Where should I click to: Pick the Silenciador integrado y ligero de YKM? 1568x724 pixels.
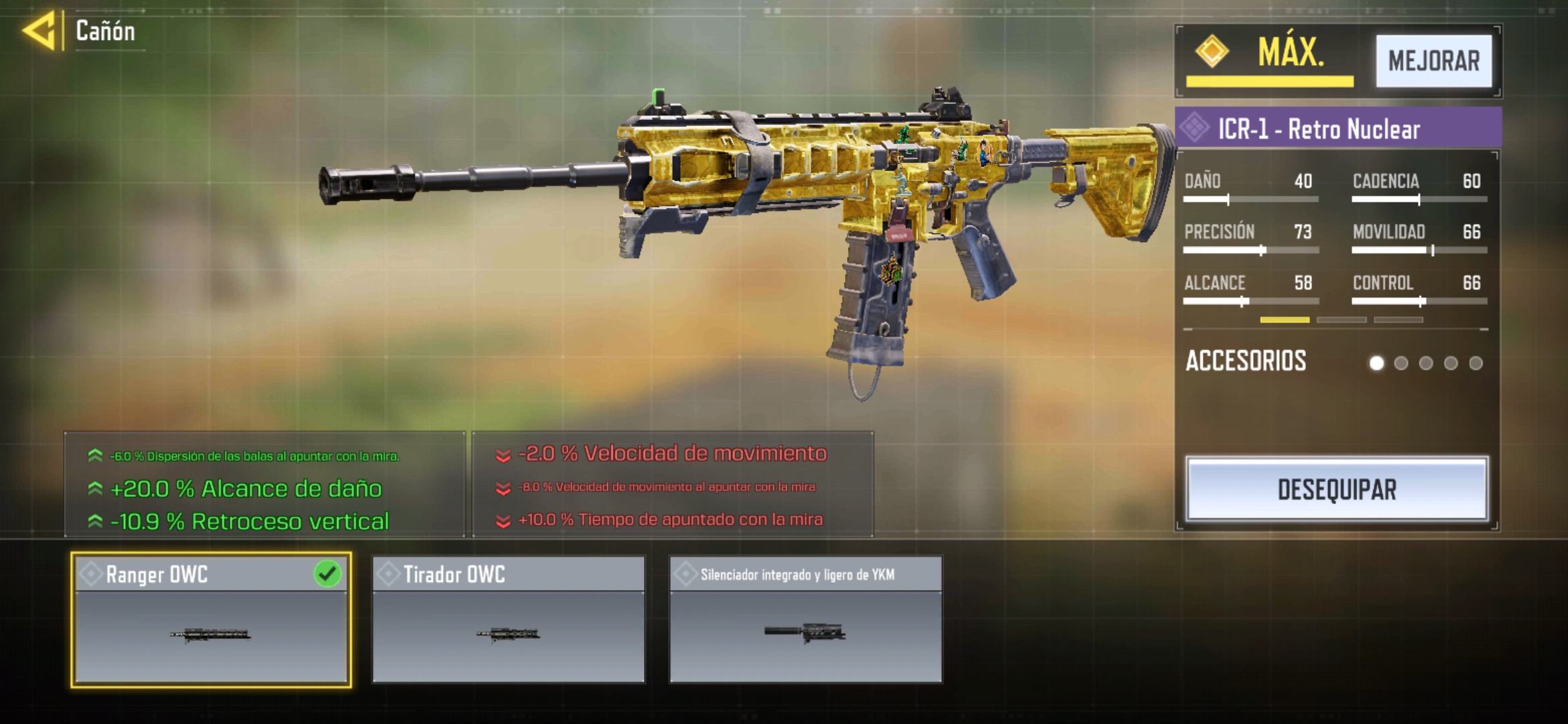805,619
